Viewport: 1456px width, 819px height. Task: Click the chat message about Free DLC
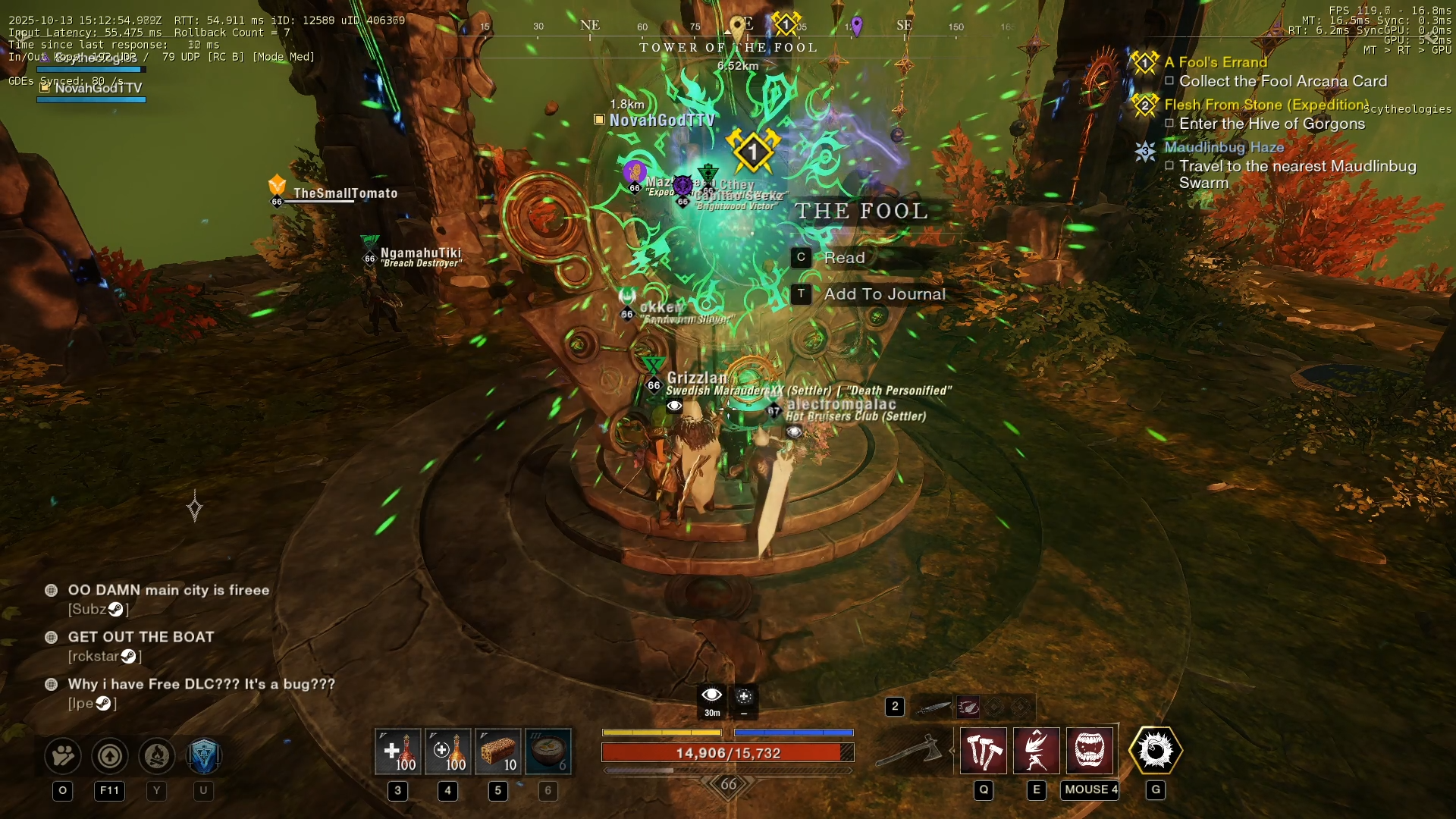(x=201, y=684)
